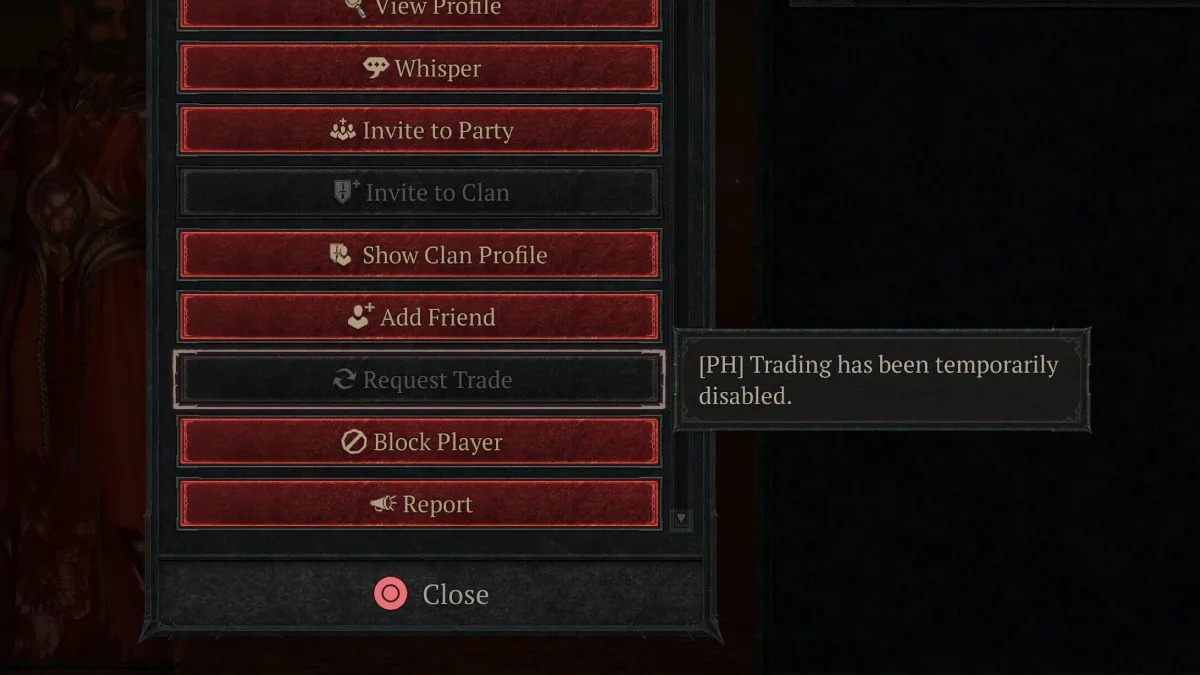Show Clan Profile for this player
1200x675 pixels.
(x=419, y=255)
